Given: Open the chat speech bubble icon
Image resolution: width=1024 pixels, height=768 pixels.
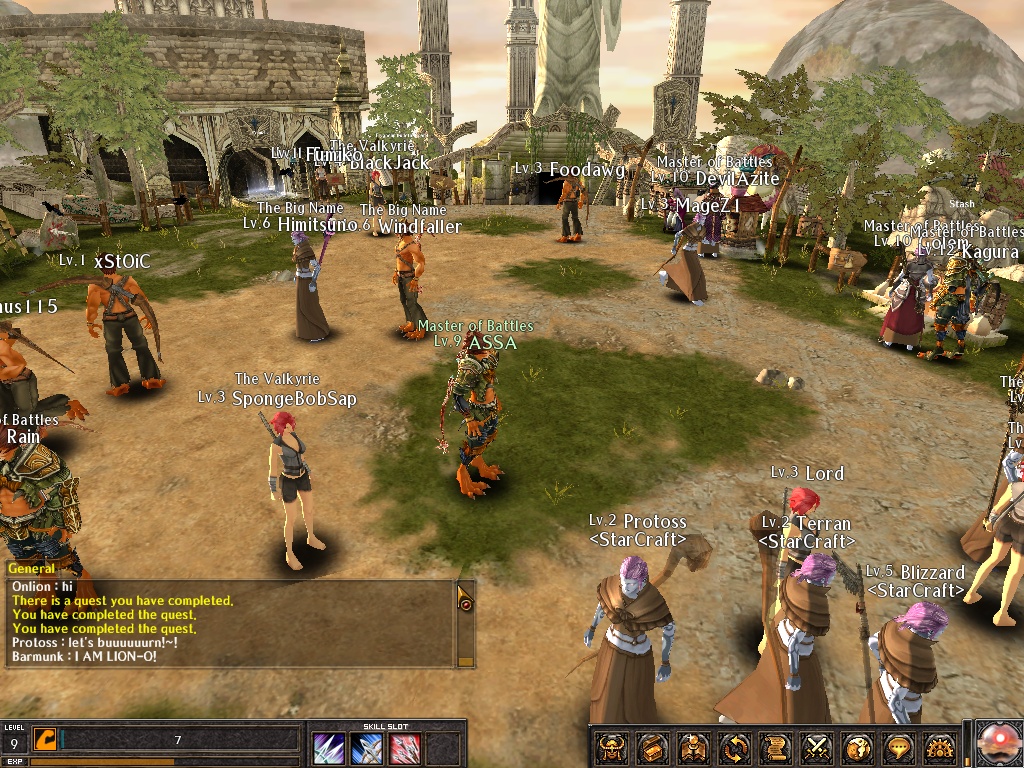Looking at the screenshot, I should point(899,747).
